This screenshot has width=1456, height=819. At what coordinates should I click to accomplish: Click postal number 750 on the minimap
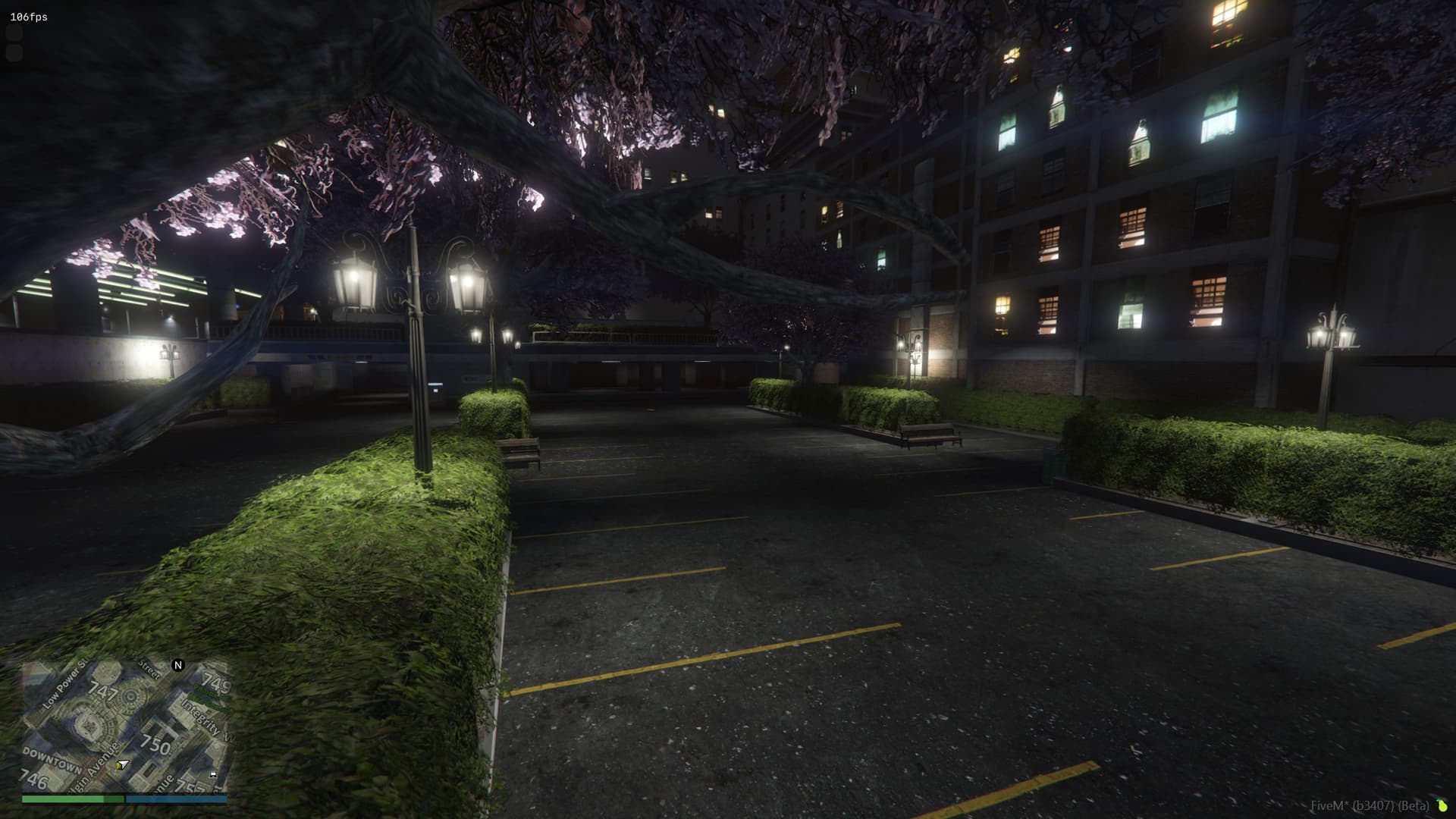click(x=156, y=743)
